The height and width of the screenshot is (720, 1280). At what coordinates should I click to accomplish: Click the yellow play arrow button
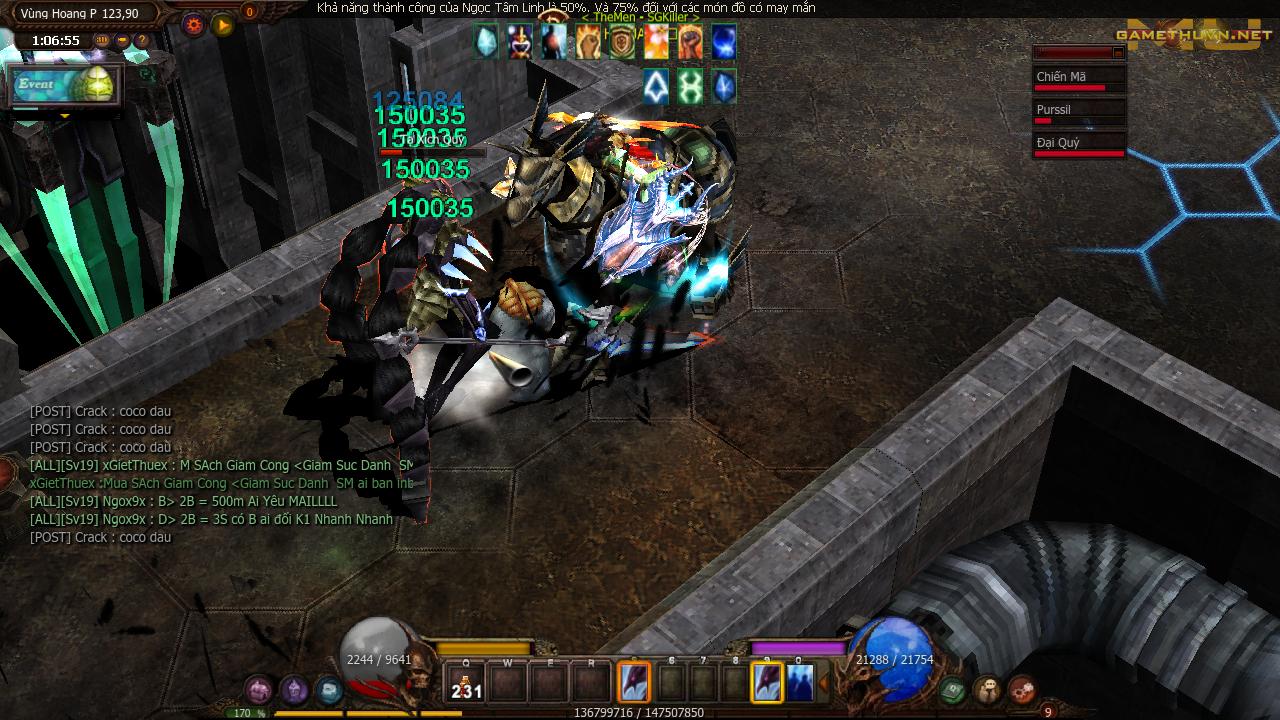[222, 25]
